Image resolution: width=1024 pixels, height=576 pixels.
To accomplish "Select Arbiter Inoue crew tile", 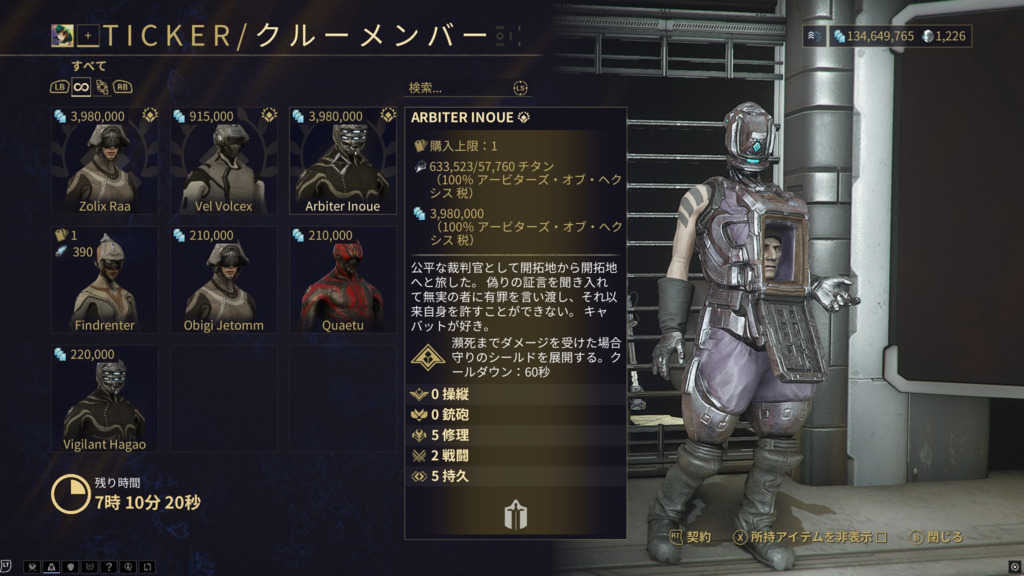I will [342, 161].
